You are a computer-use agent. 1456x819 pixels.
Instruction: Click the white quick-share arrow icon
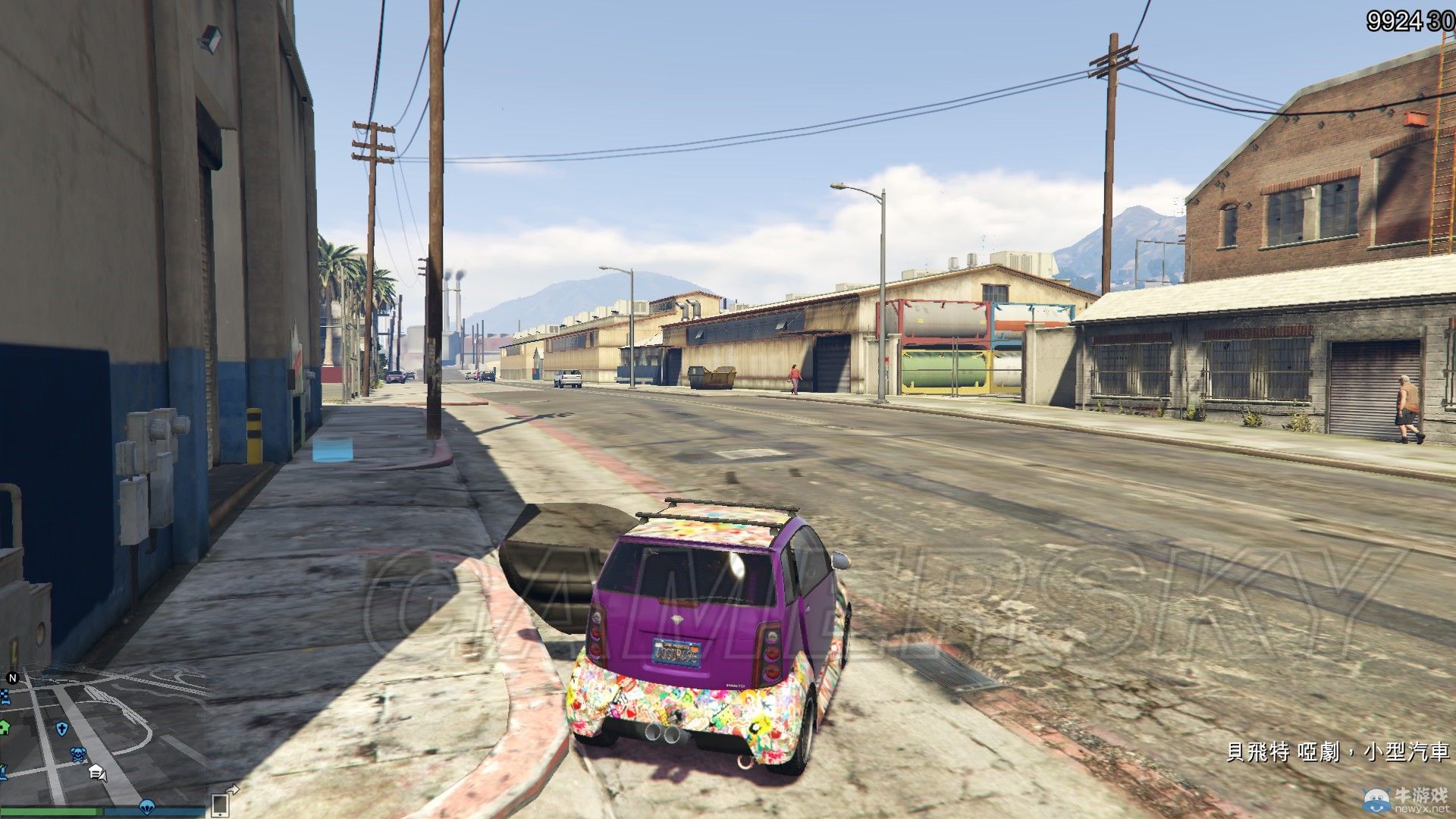click(x=234, y=789)
